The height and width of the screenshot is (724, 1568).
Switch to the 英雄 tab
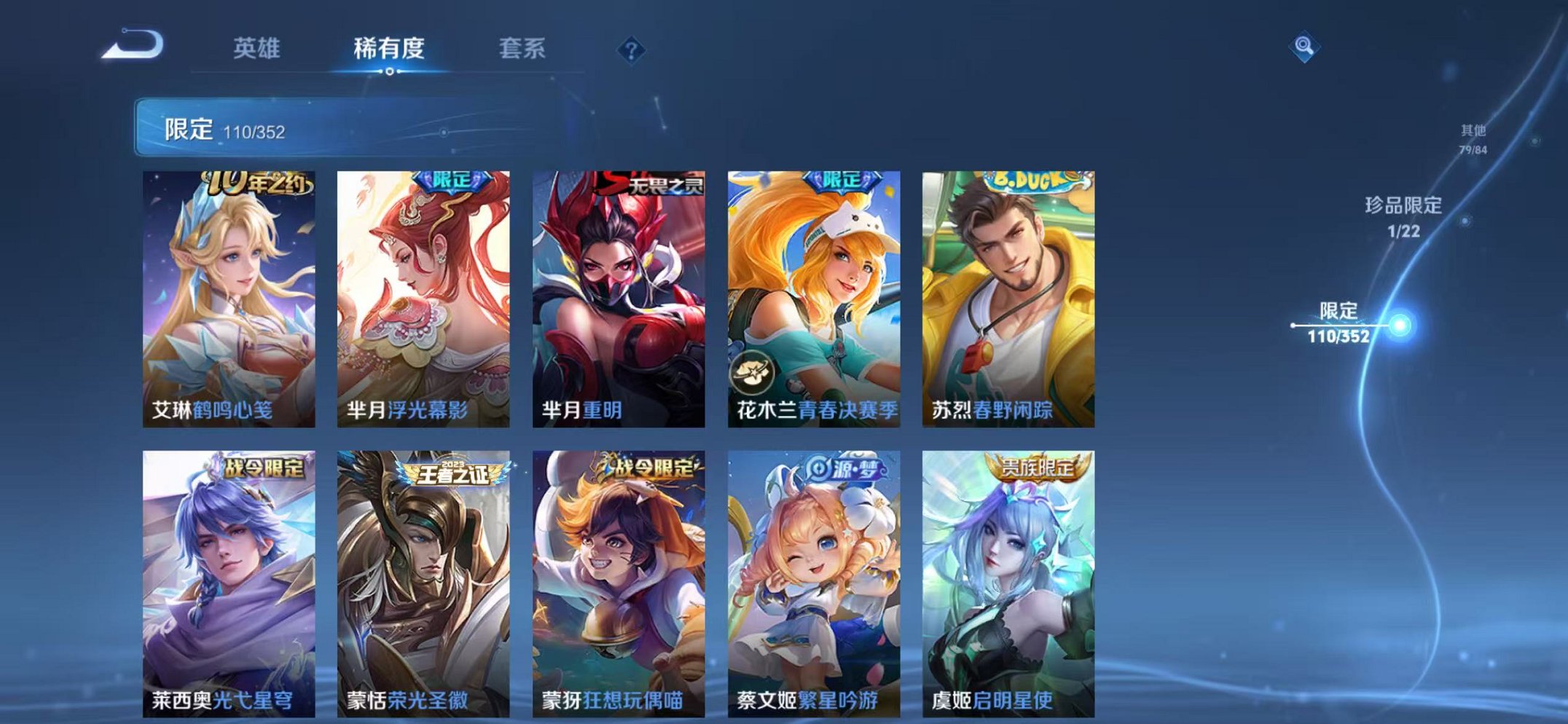[258, 48]
